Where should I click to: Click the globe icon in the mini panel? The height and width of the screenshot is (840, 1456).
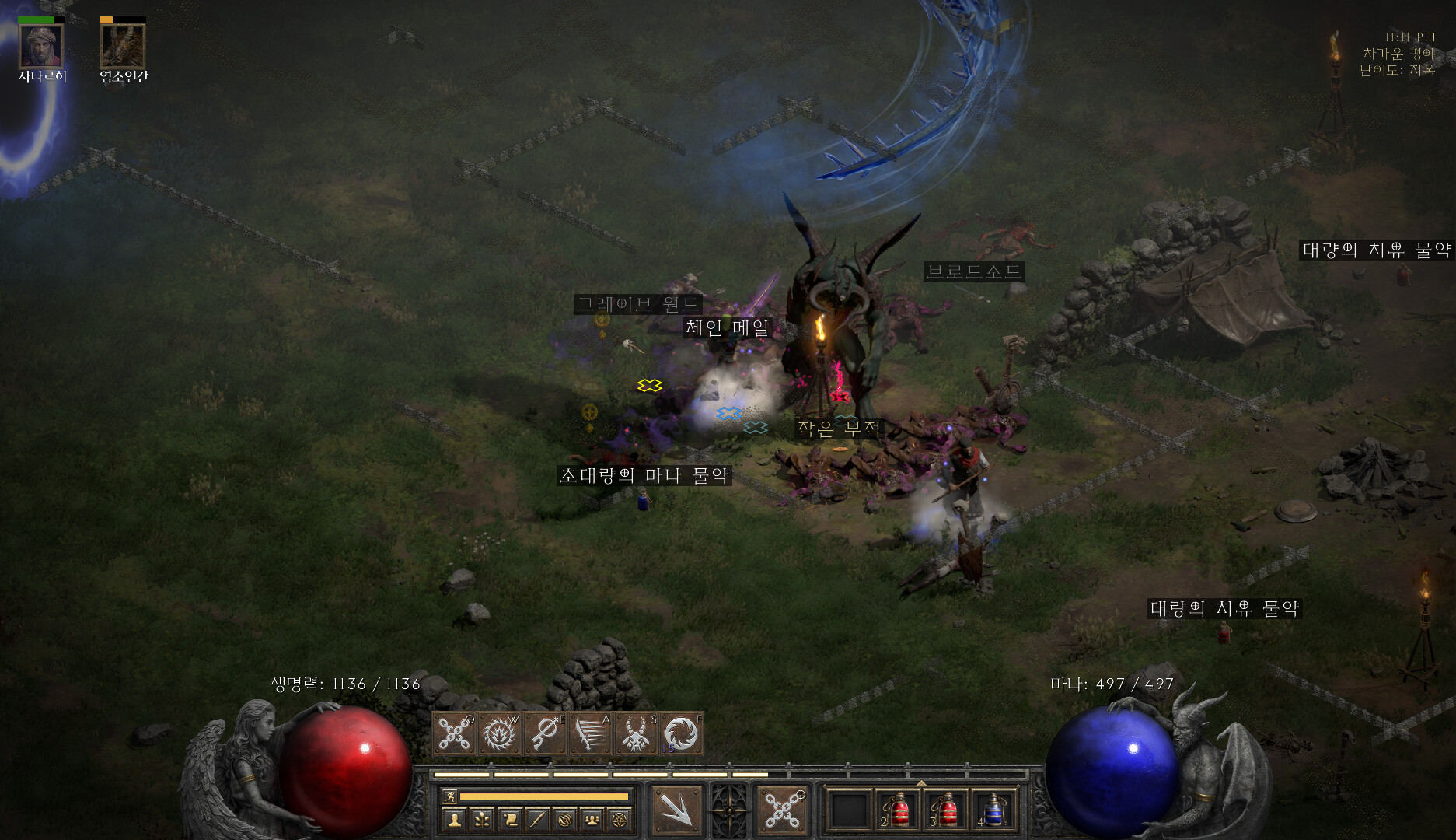(x=565, y=819)
